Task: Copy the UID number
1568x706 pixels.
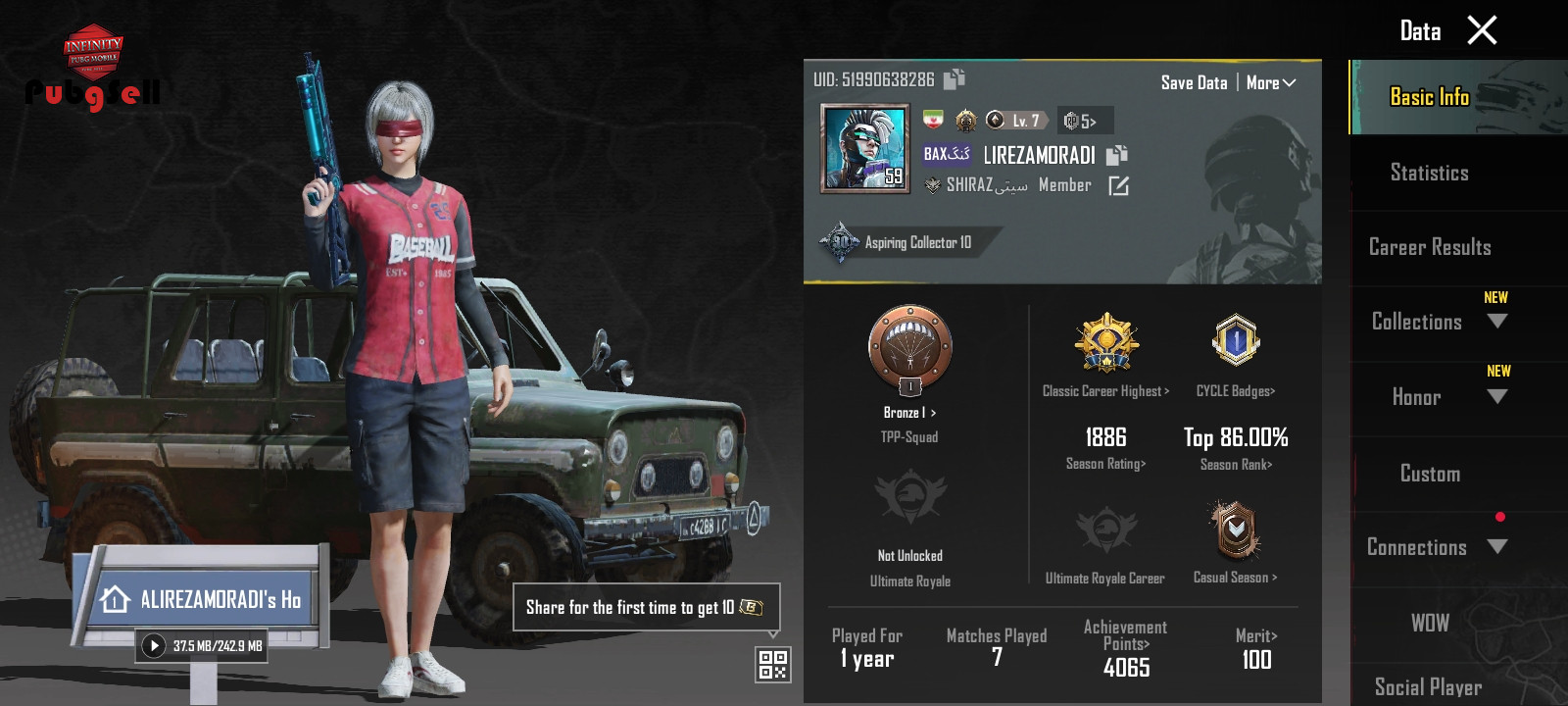Action: pos(955,79)
